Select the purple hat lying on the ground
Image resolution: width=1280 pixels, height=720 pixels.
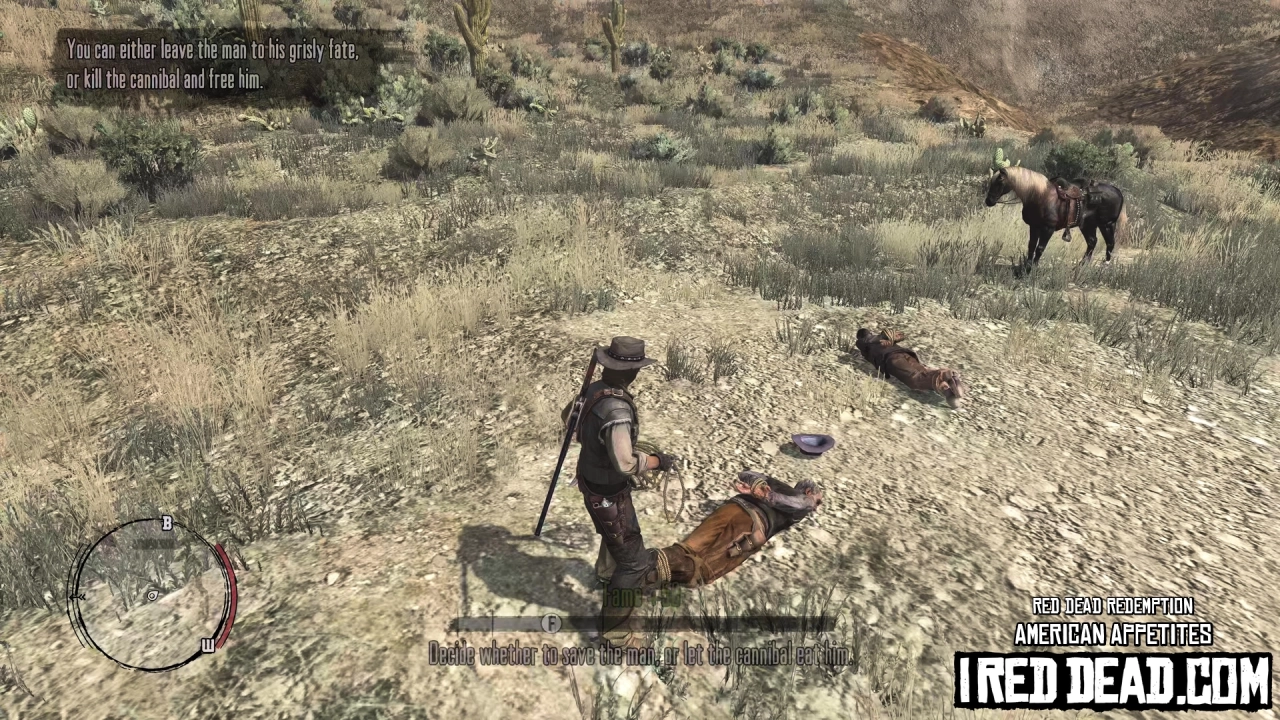pos(810,444)
